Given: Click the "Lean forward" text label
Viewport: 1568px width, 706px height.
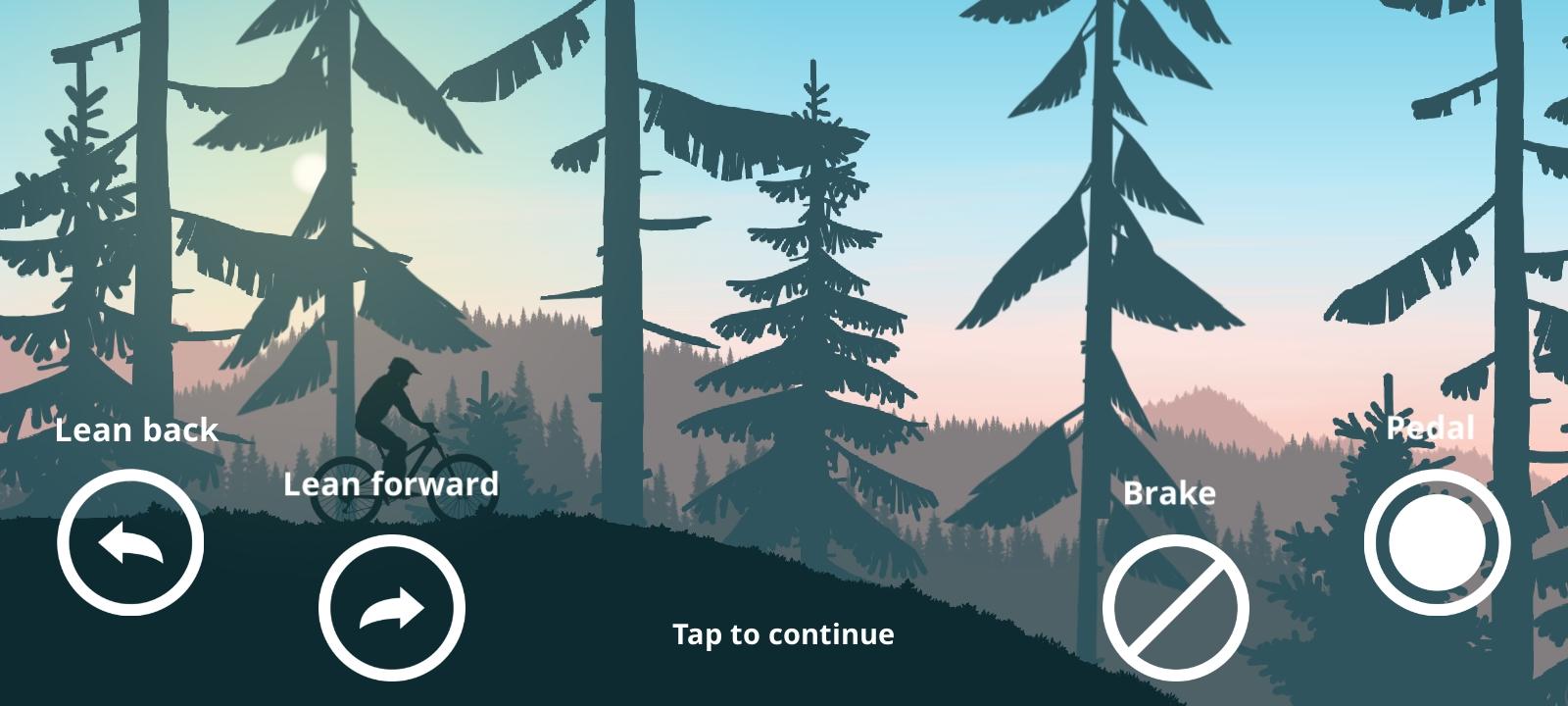Looking at the screenshot, I should (391, 483).
